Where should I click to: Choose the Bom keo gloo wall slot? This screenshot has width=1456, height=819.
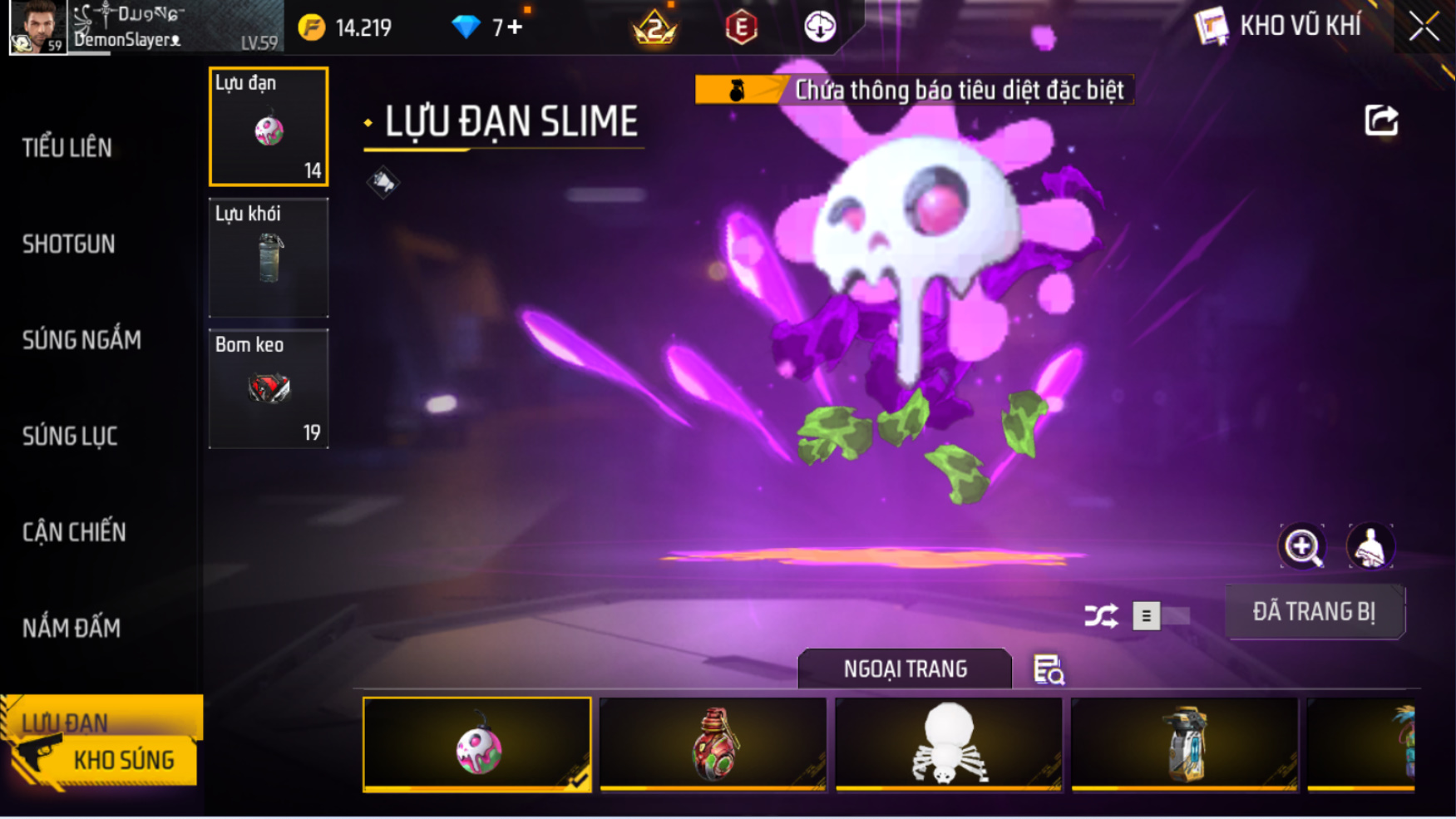[269, 388]
